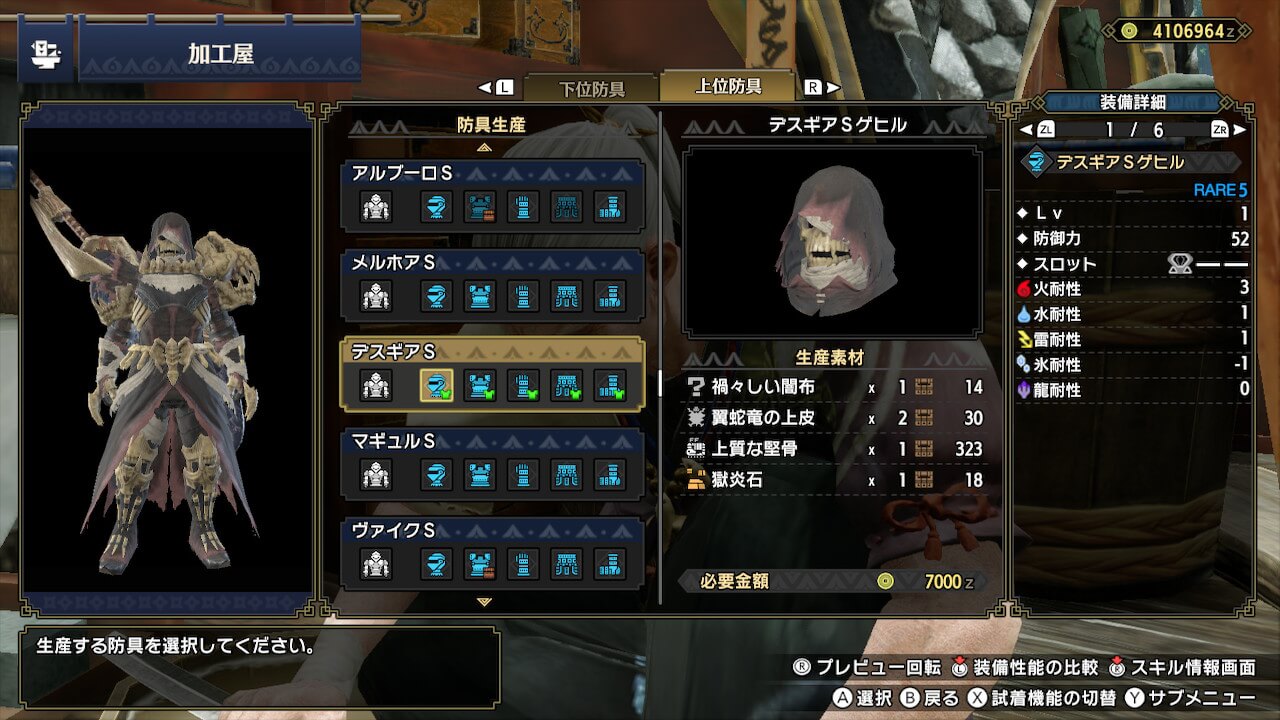Select the デスギアS chest armor icon
This screenshot has width=1280, height=720.
click(480, 386)
